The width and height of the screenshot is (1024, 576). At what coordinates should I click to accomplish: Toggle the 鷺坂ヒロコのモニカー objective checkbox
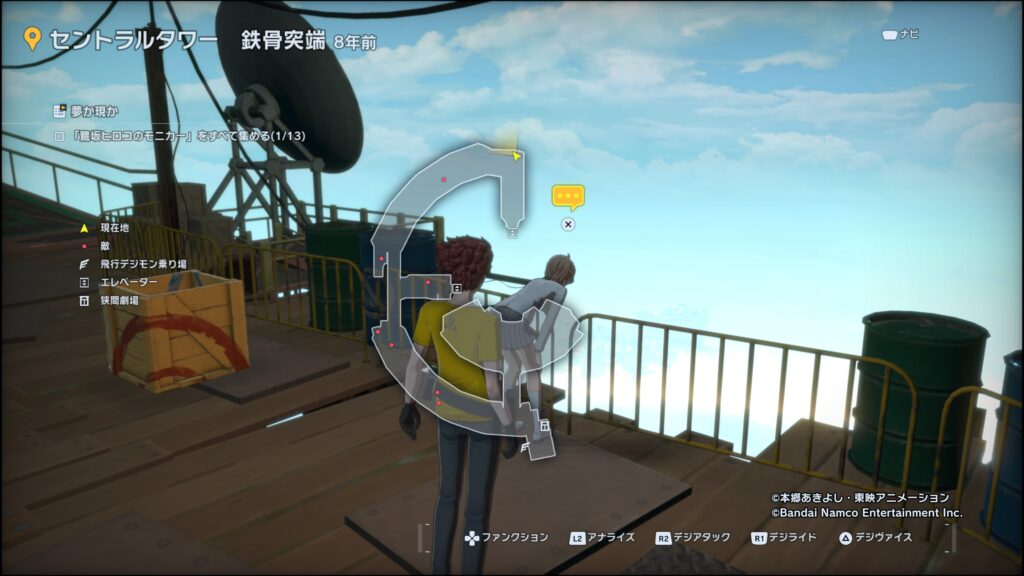point(59,134)
